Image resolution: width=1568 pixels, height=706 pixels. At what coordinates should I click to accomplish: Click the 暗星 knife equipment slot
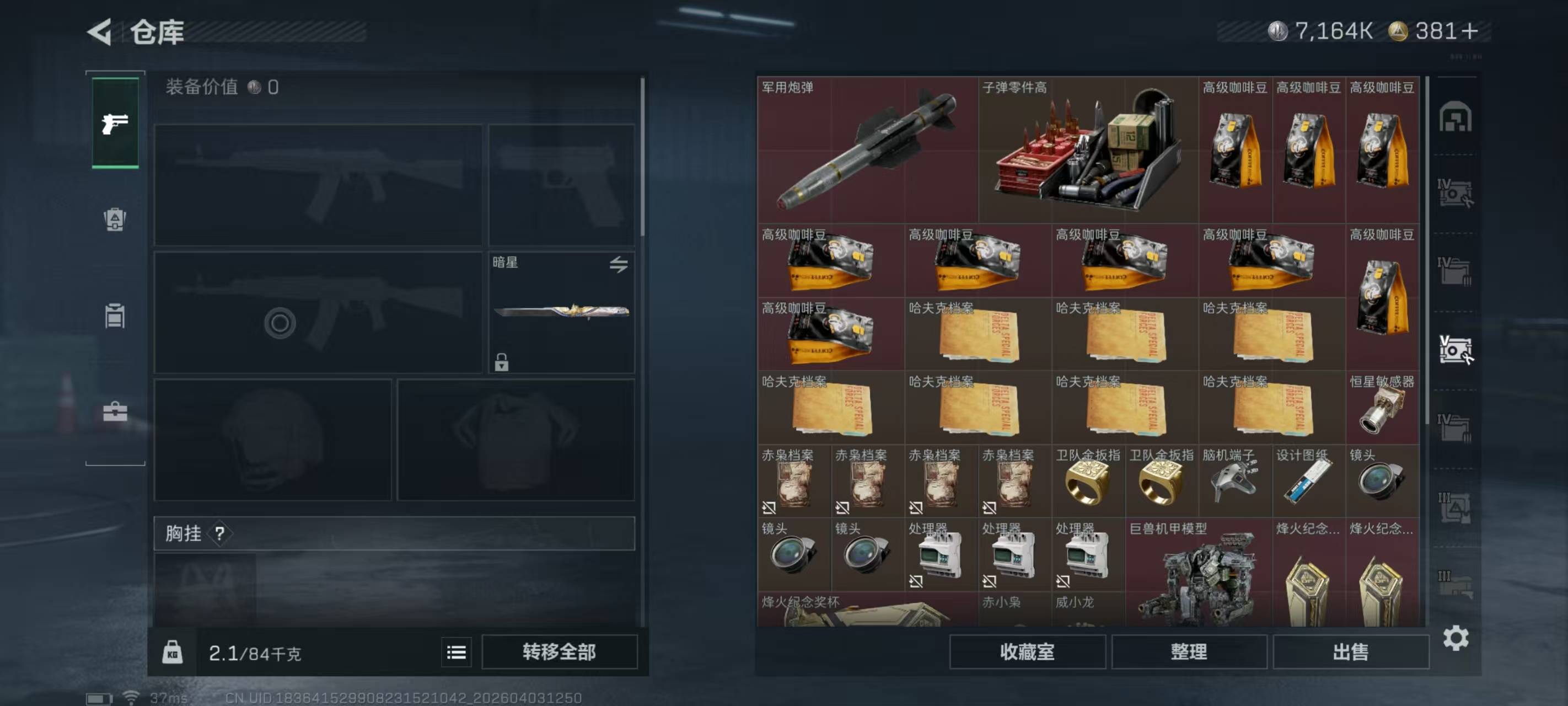[x=561, y=312]
